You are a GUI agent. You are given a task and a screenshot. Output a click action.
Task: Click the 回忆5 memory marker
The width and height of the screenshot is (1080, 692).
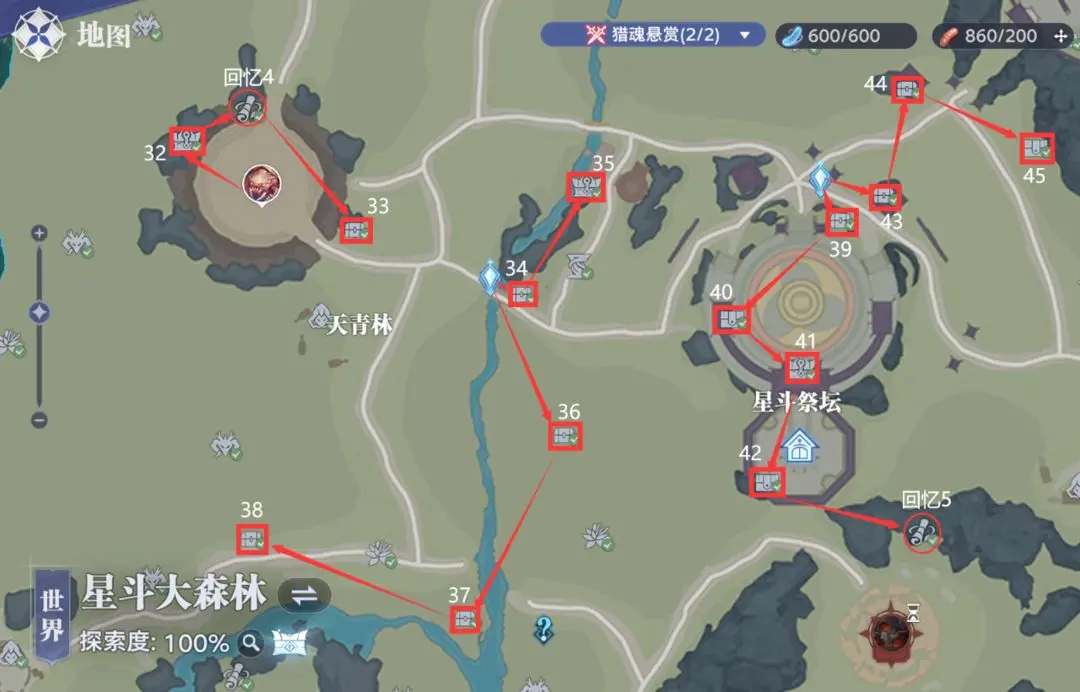coord(920,532)
